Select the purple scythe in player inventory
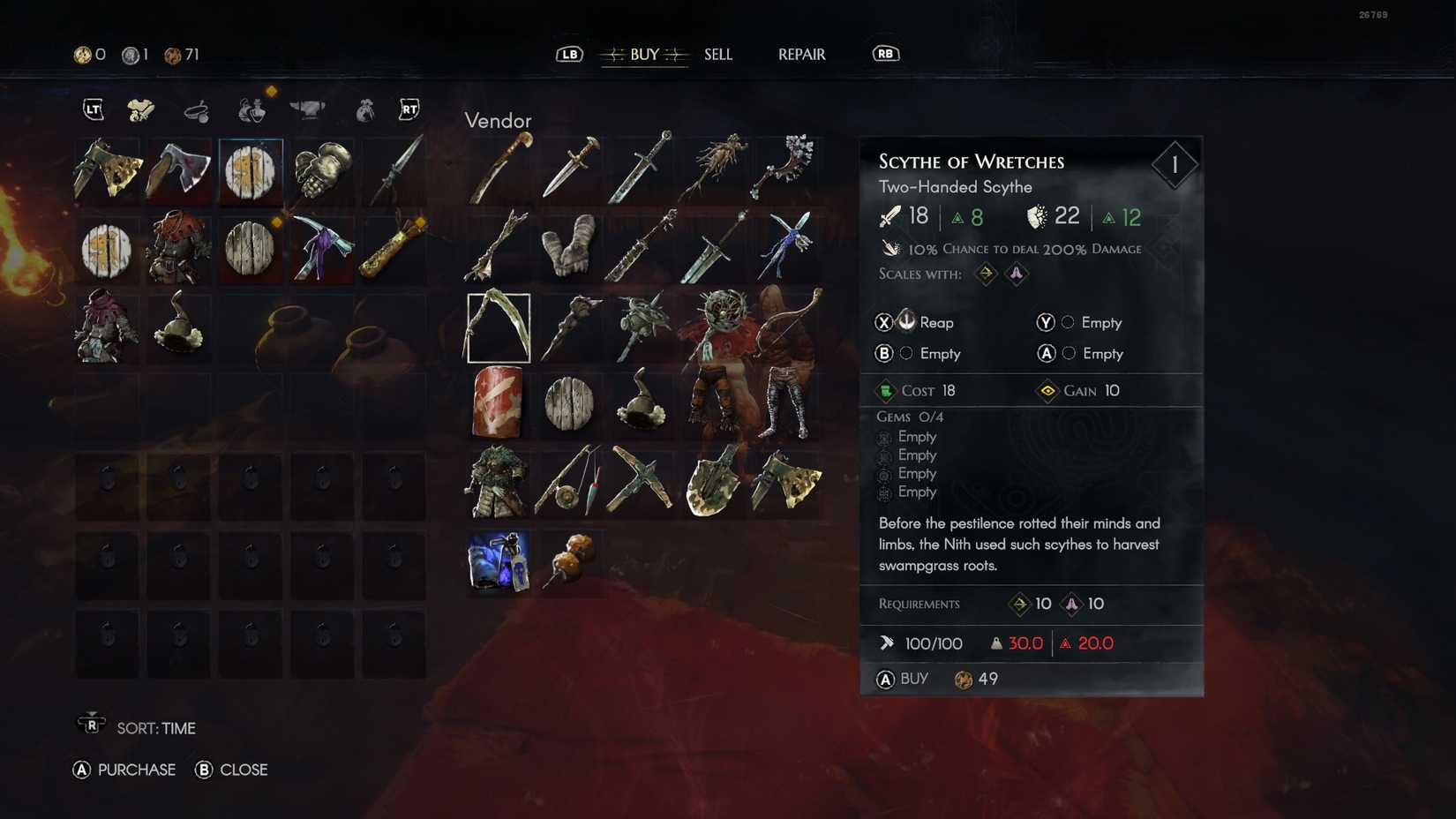The width and height of the screenshot is (1456, 819). pos(321,249)
